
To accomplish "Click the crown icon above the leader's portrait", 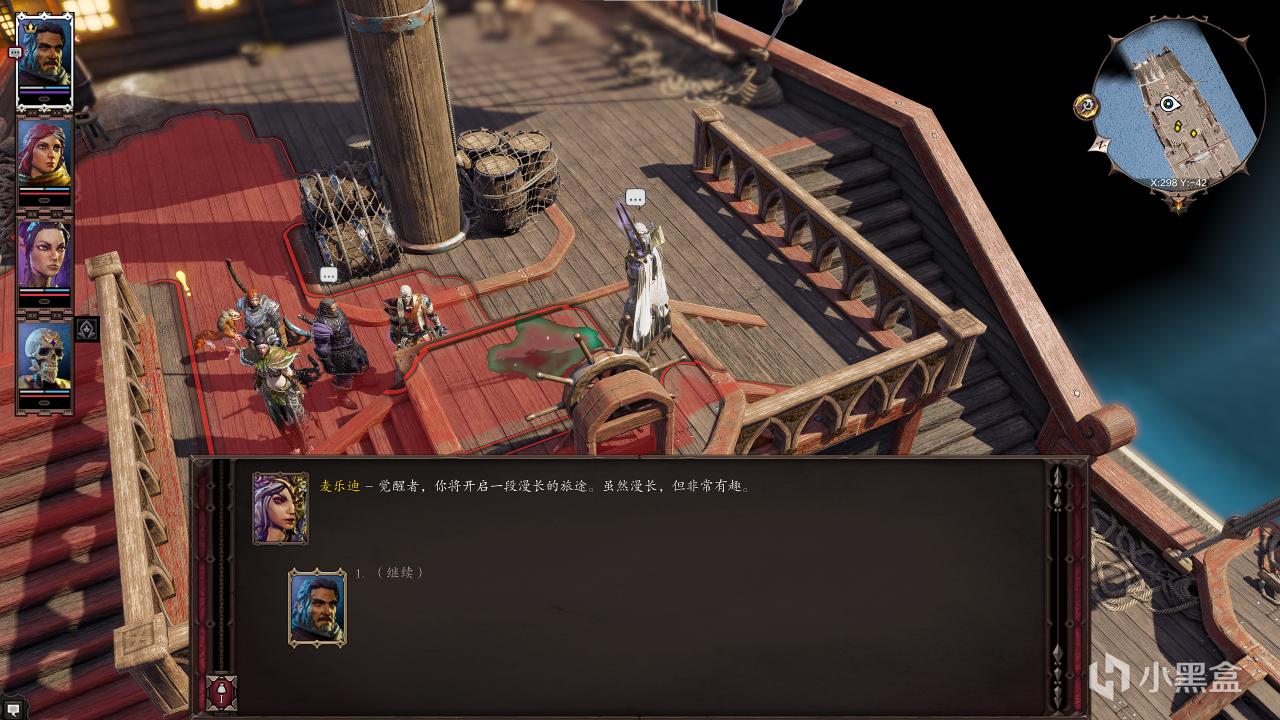I will (x=29, y=26).
